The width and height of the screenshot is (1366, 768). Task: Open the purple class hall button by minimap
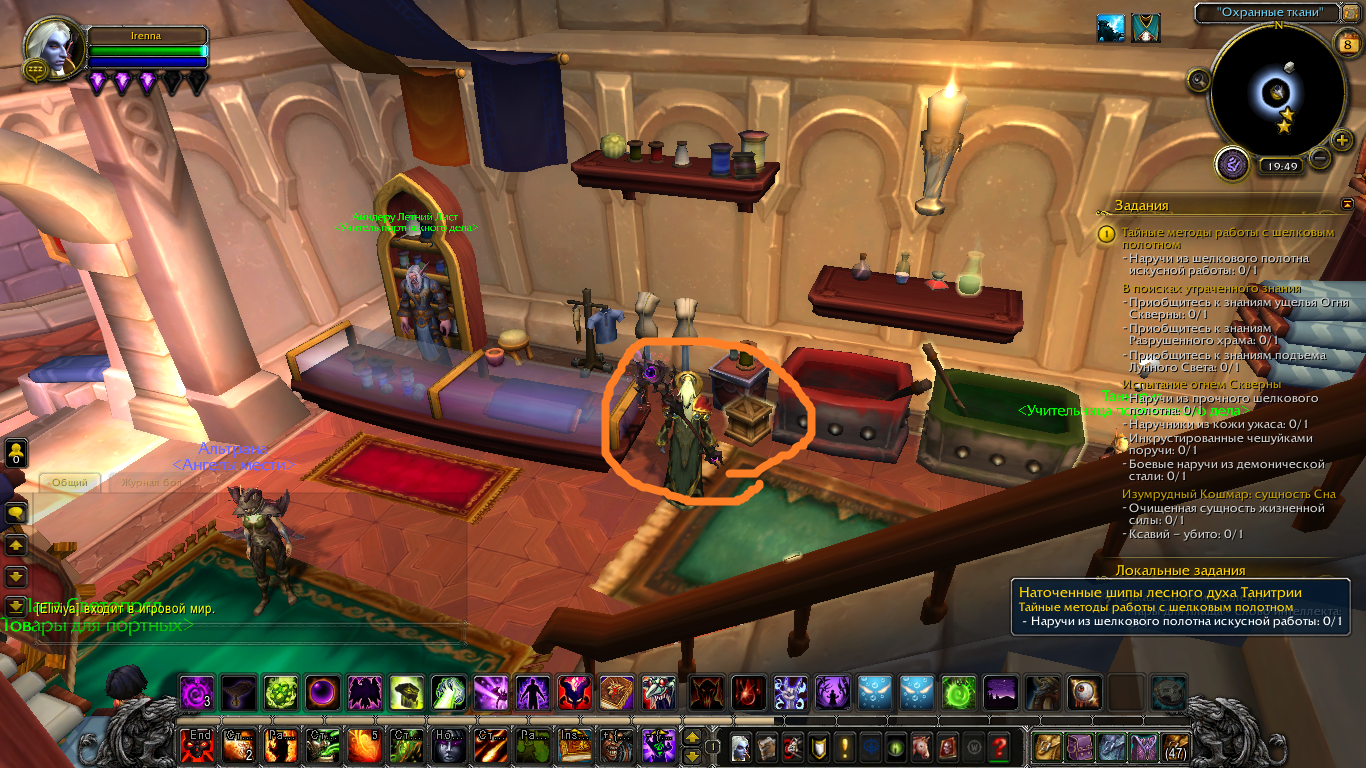coord(1232,163)
